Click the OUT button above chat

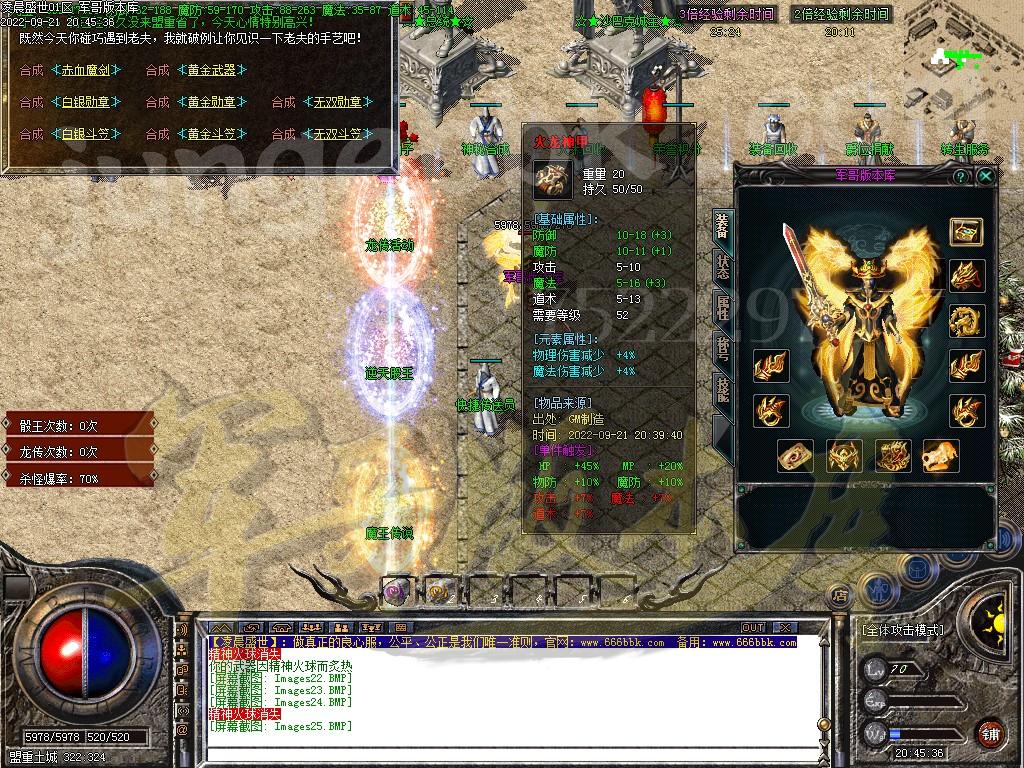753,628
